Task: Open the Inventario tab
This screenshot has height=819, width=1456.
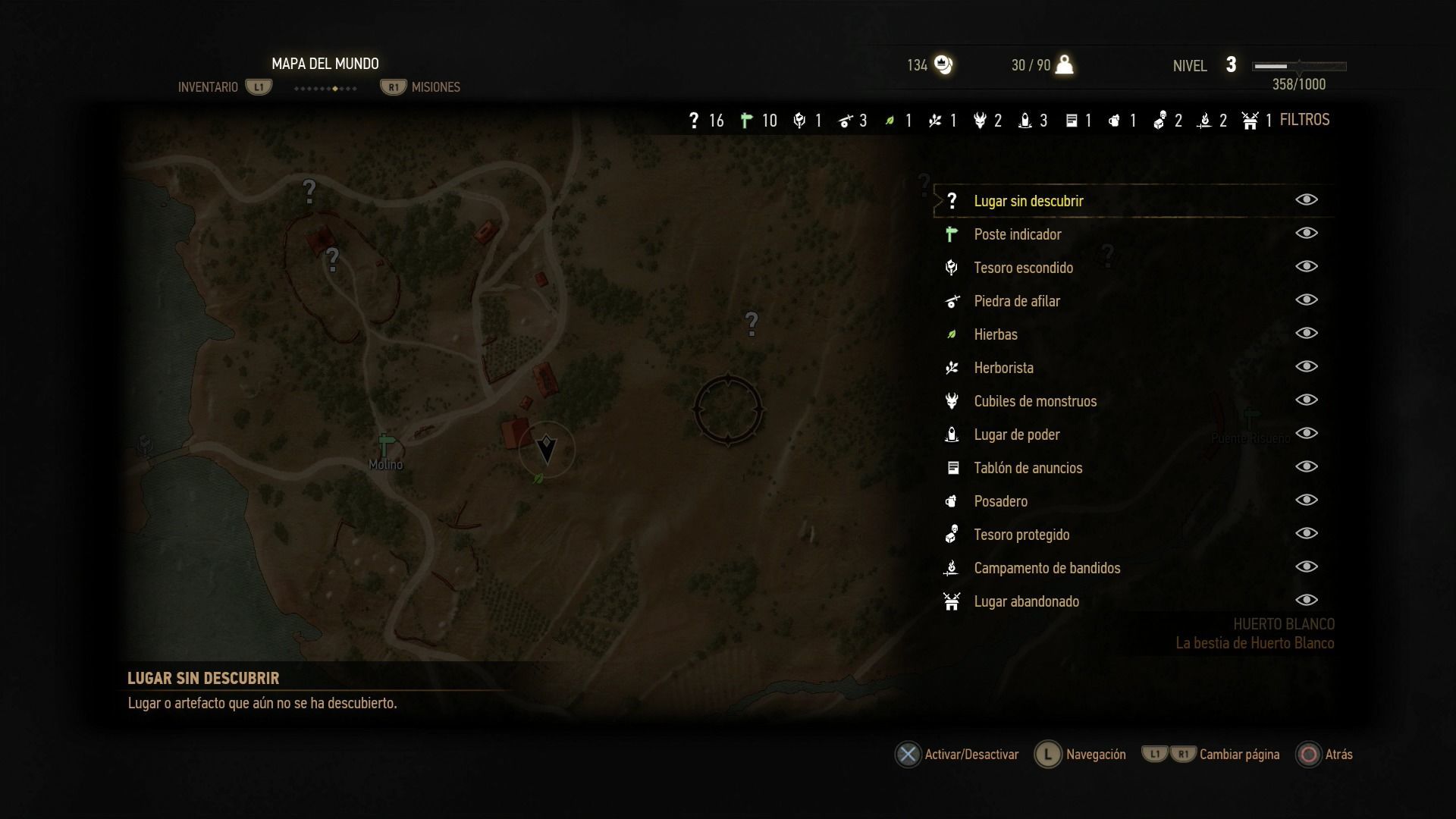Action: pos(208,87)
